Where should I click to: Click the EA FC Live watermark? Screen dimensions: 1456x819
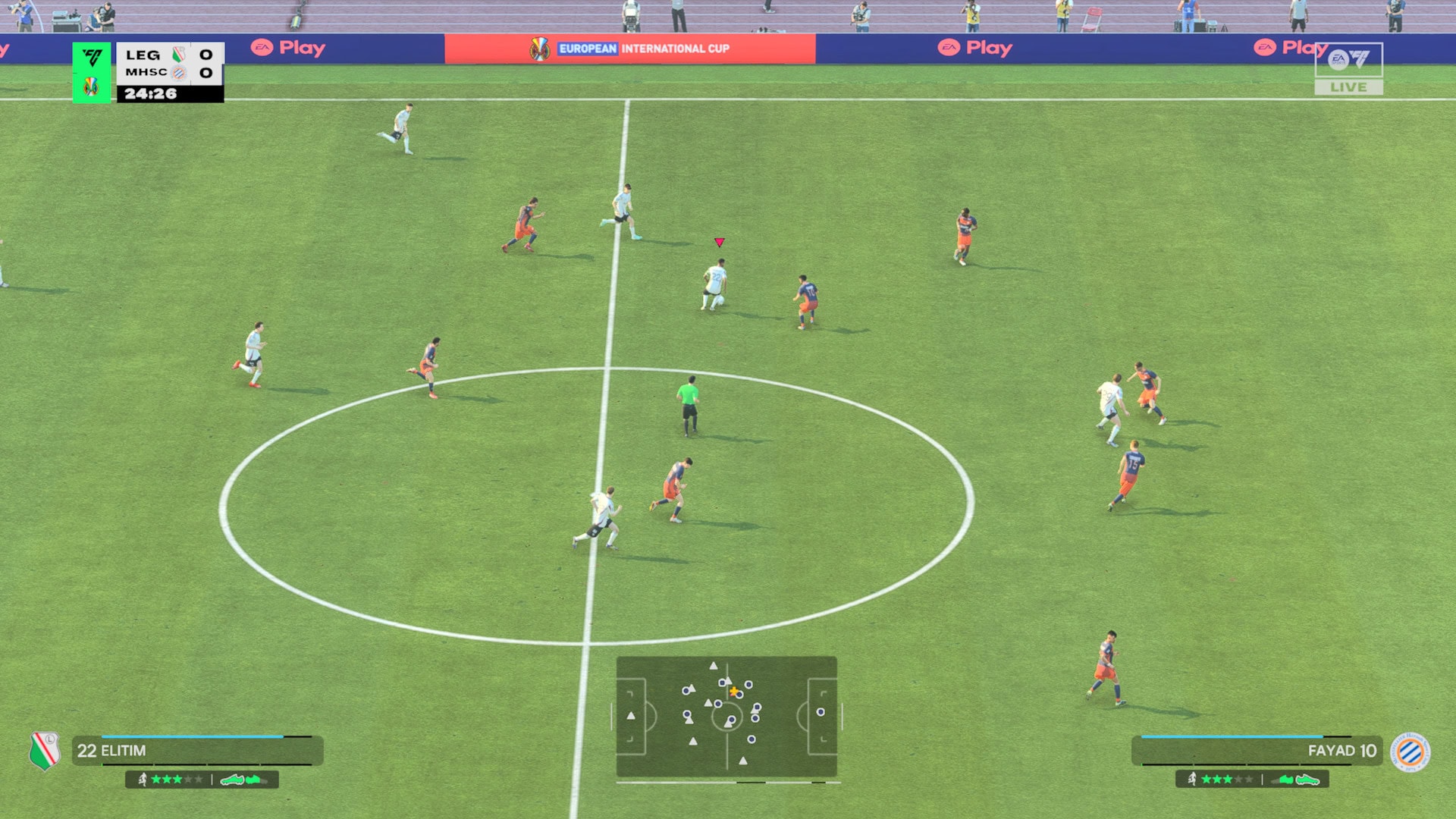point(1348,68)
